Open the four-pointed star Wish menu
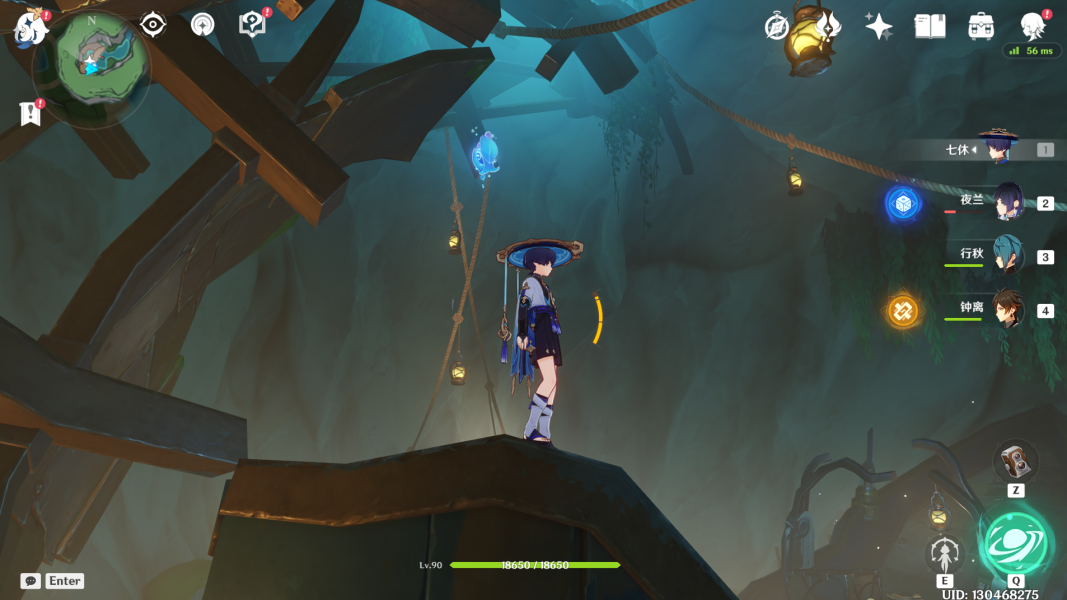 coord(879,27)
